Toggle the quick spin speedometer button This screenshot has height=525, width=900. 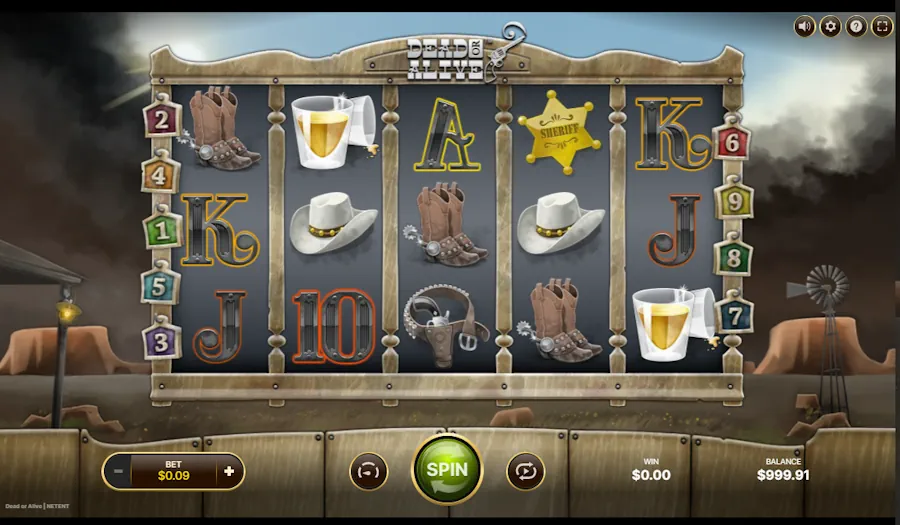369,471
